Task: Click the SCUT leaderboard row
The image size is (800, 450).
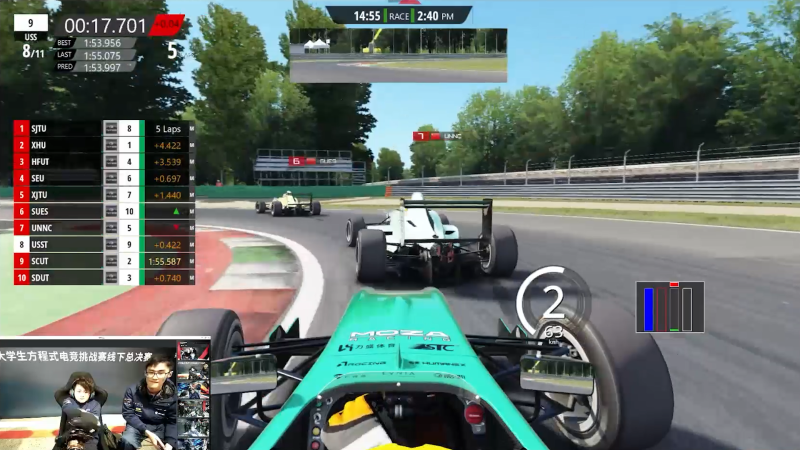Action: click(60, 260)
